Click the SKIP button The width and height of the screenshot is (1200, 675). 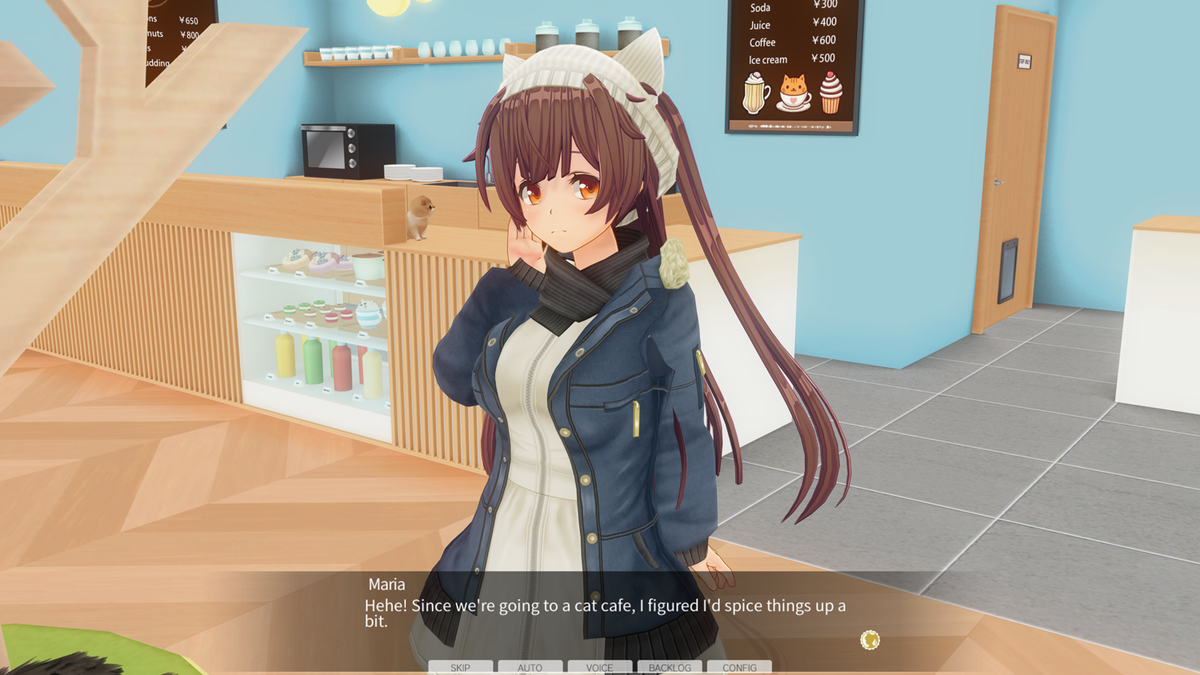(x=460, y=667)
